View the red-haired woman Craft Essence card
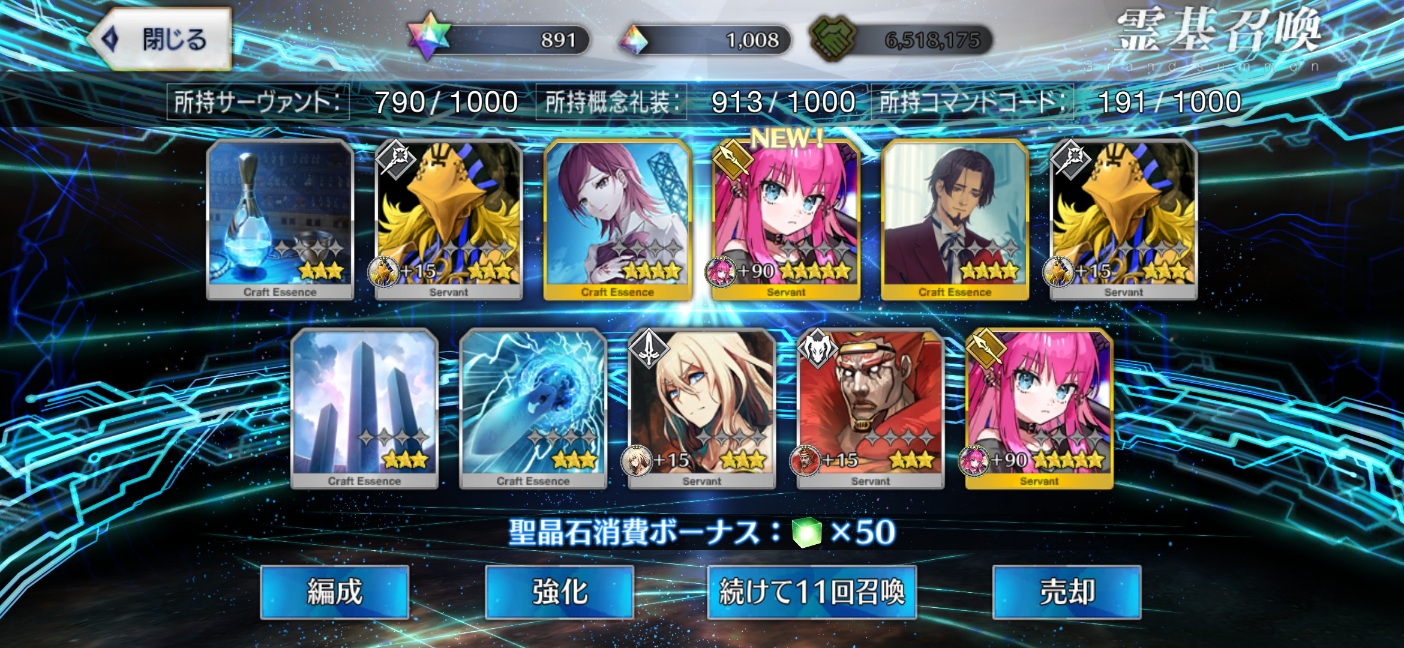 (617, 220)
